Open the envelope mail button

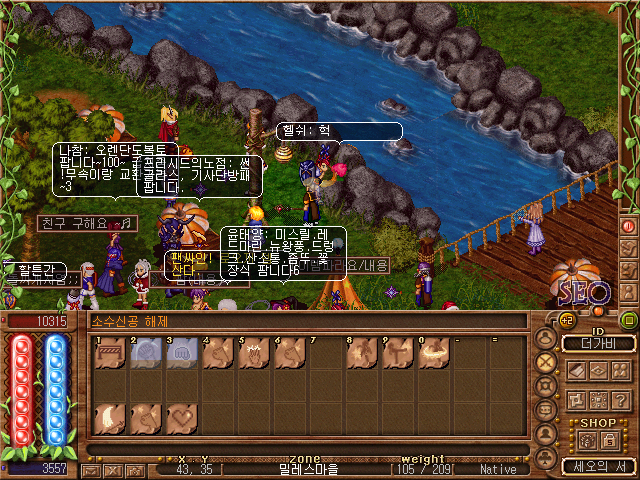pyautogui.click(x=91, y=469)
